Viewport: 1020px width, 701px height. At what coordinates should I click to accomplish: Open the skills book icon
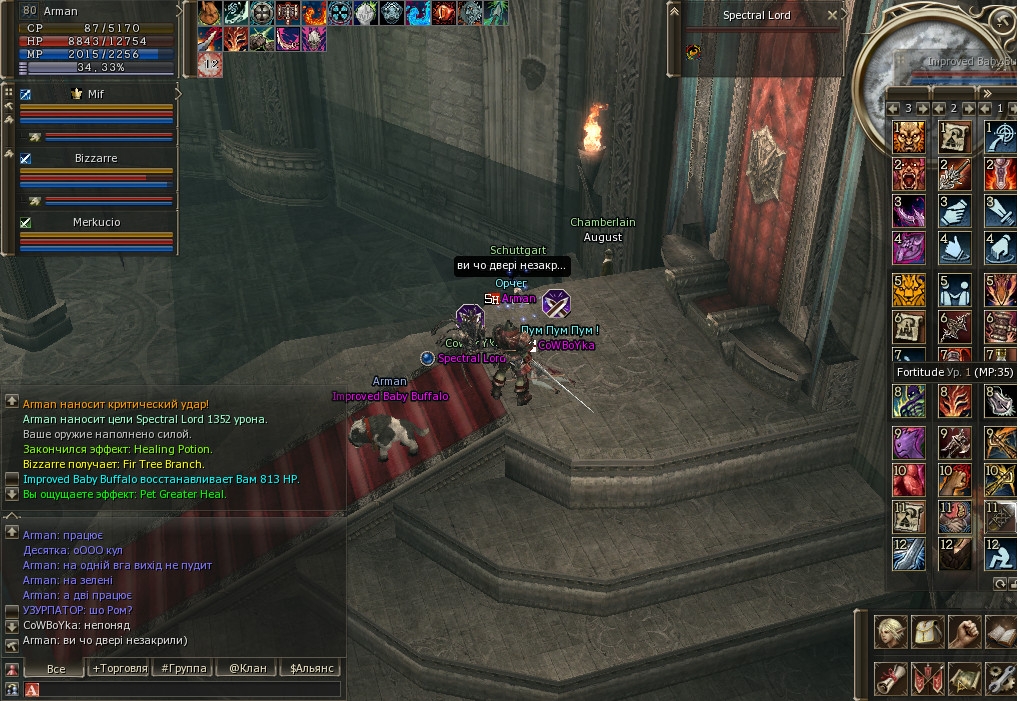pos(1000,632)
